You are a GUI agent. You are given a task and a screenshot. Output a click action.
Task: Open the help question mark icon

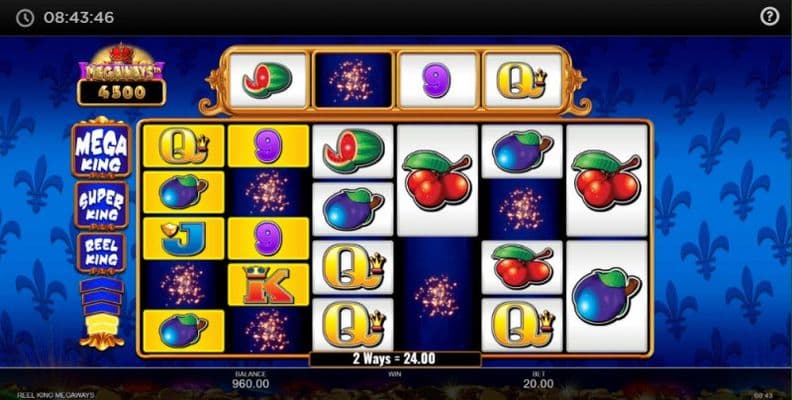(x=769, y=17)
